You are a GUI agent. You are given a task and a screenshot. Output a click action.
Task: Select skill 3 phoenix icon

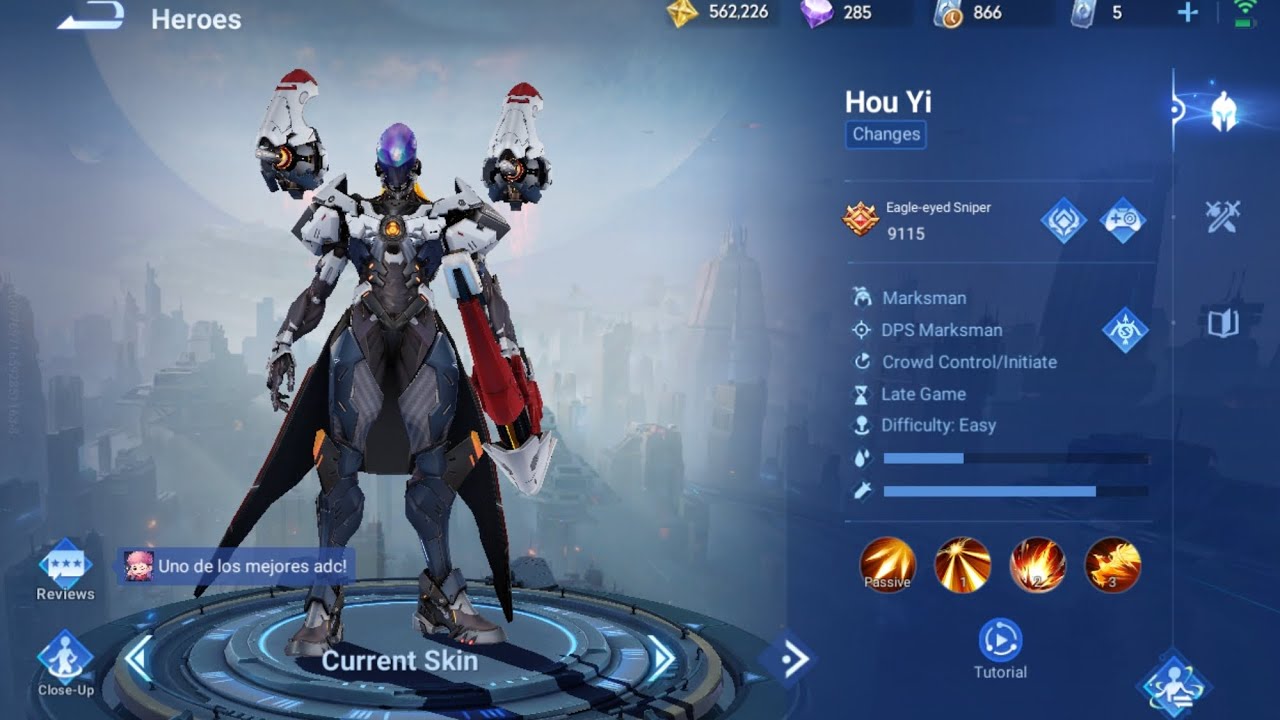coord(1112,565)
